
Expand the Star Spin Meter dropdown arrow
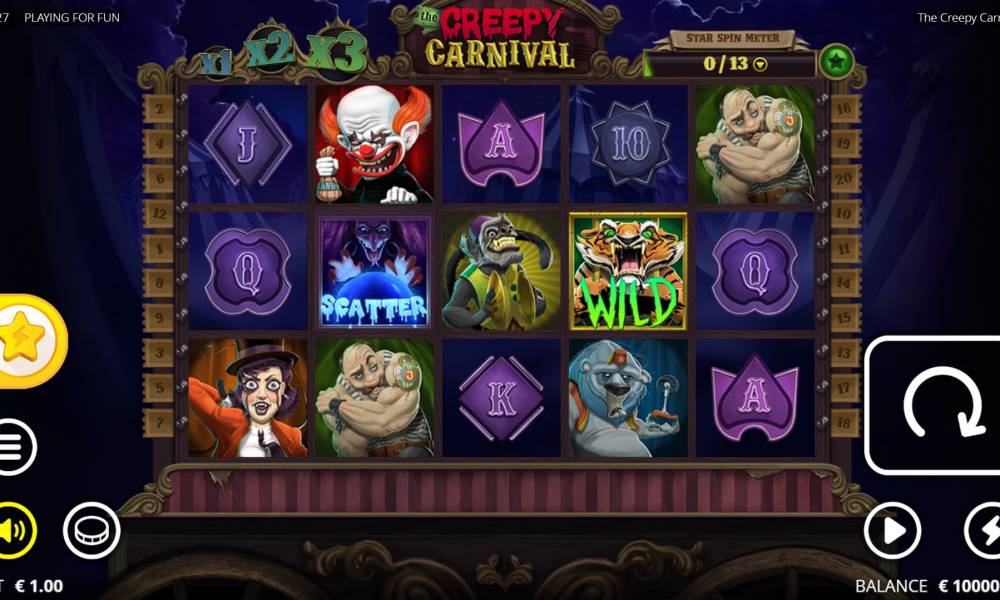(x=760, y=65)
